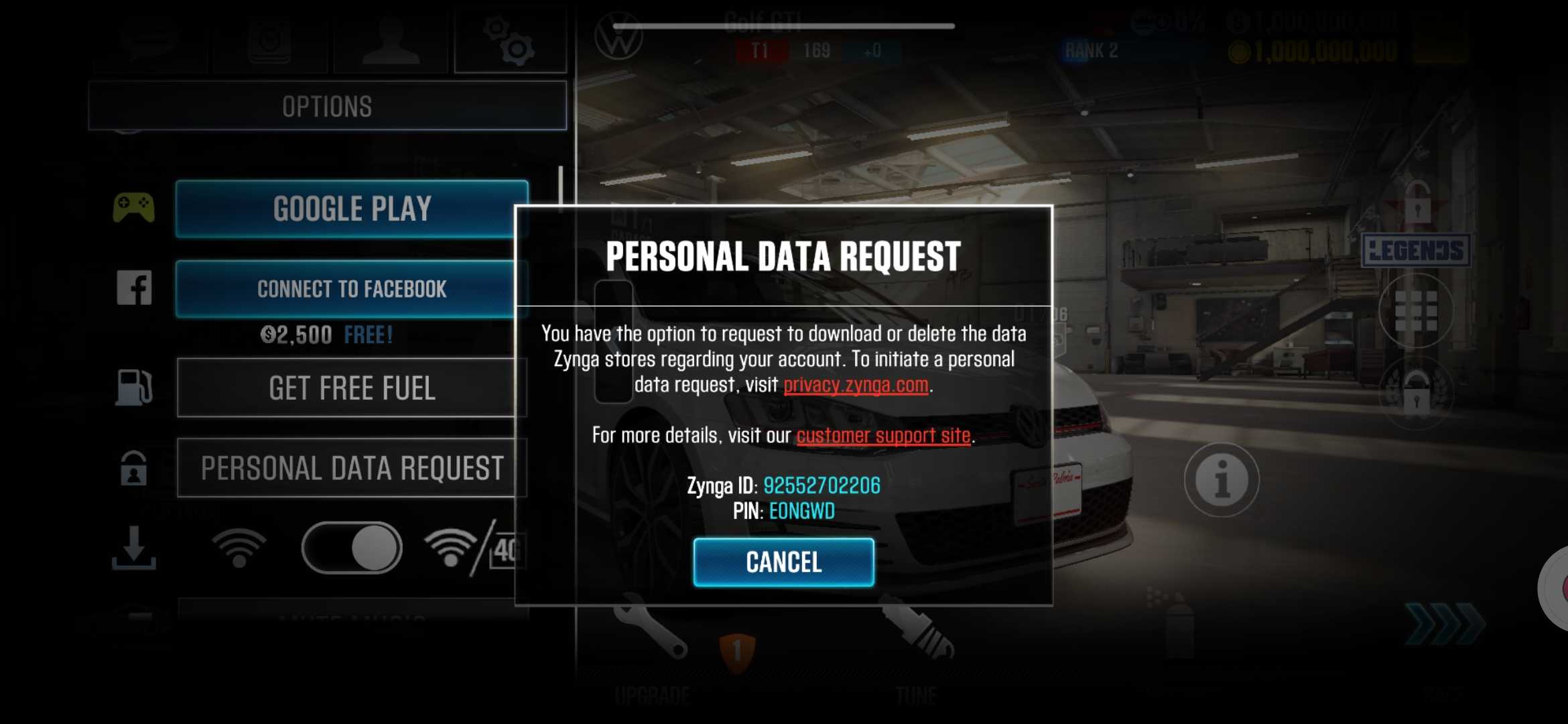Viewport: 1568px width, 724px height.
Task: Tap the forward arrows to continue
Action: pyautogui.click(x=1444, y=623)
